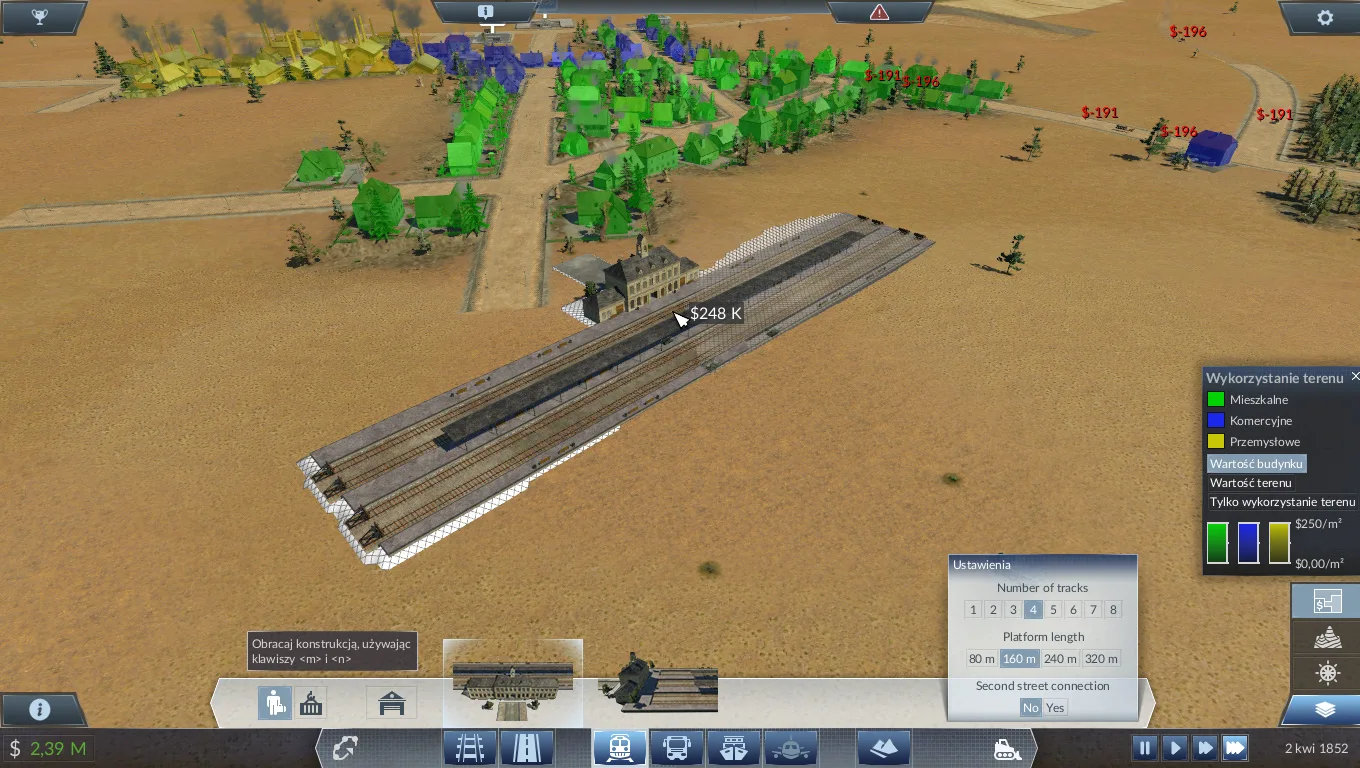The image size is (1360, 768).
Task: Activate the bulldozer demolish tool
Action: 1007,748
